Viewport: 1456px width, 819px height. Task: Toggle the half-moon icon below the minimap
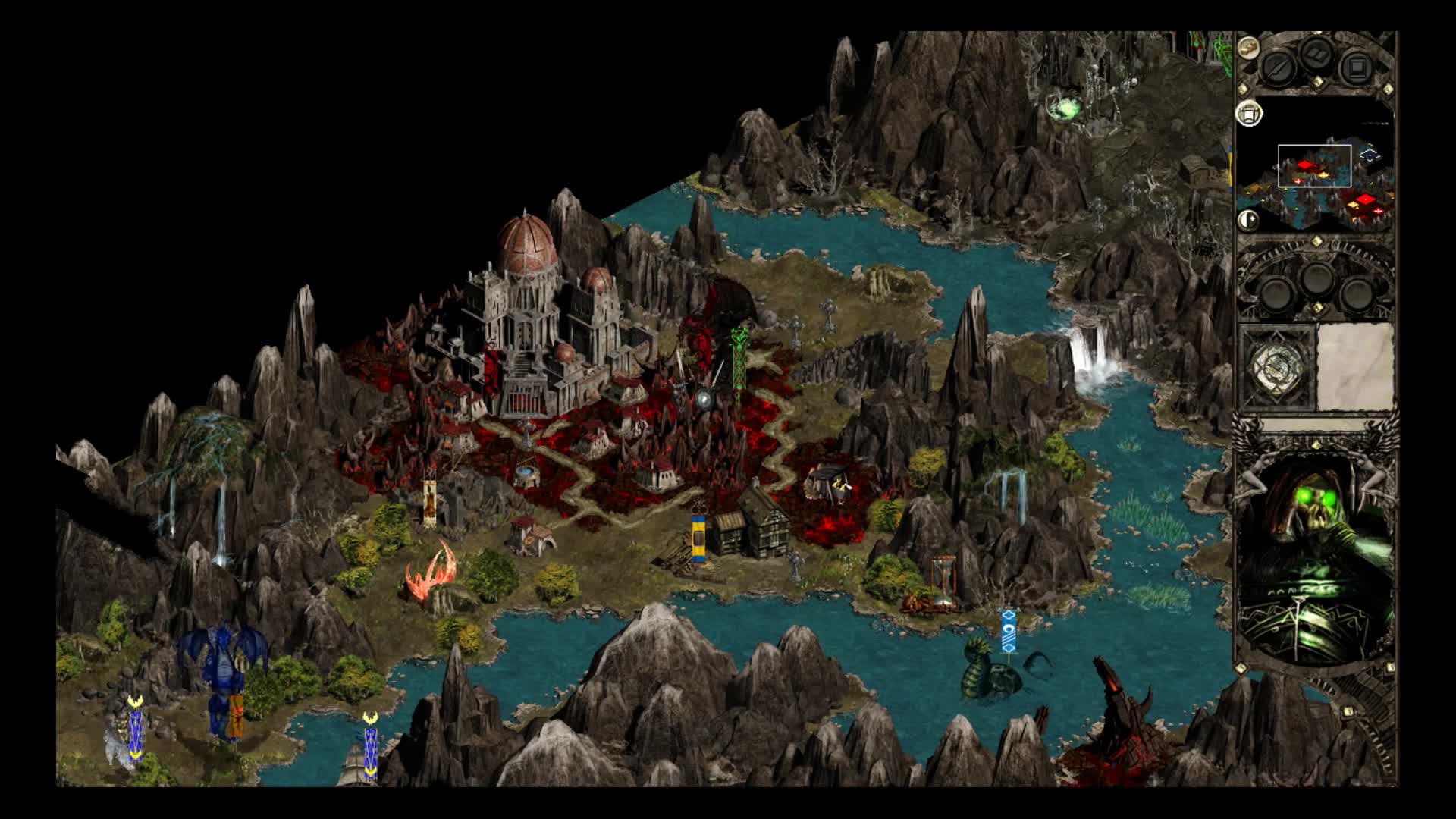(x=1248, y=221)
